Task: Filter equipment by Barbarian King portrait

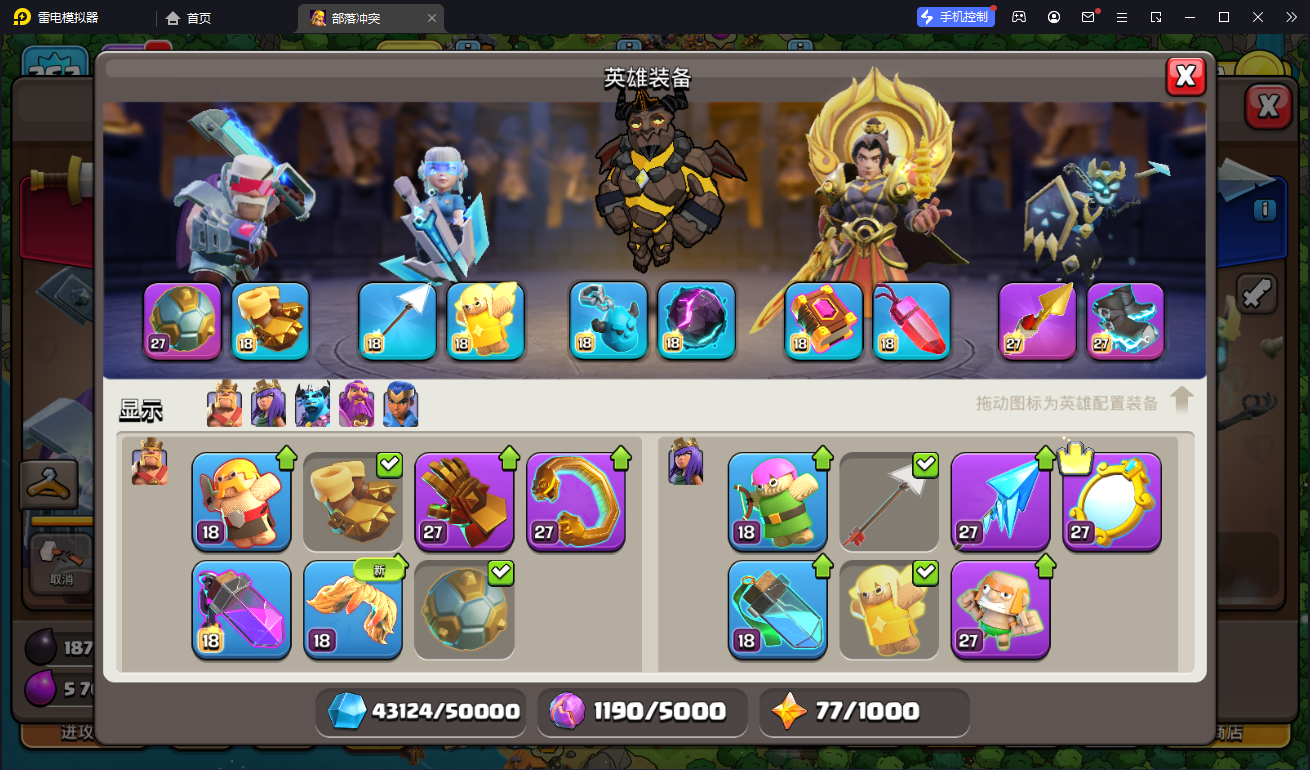Action: 224,405
